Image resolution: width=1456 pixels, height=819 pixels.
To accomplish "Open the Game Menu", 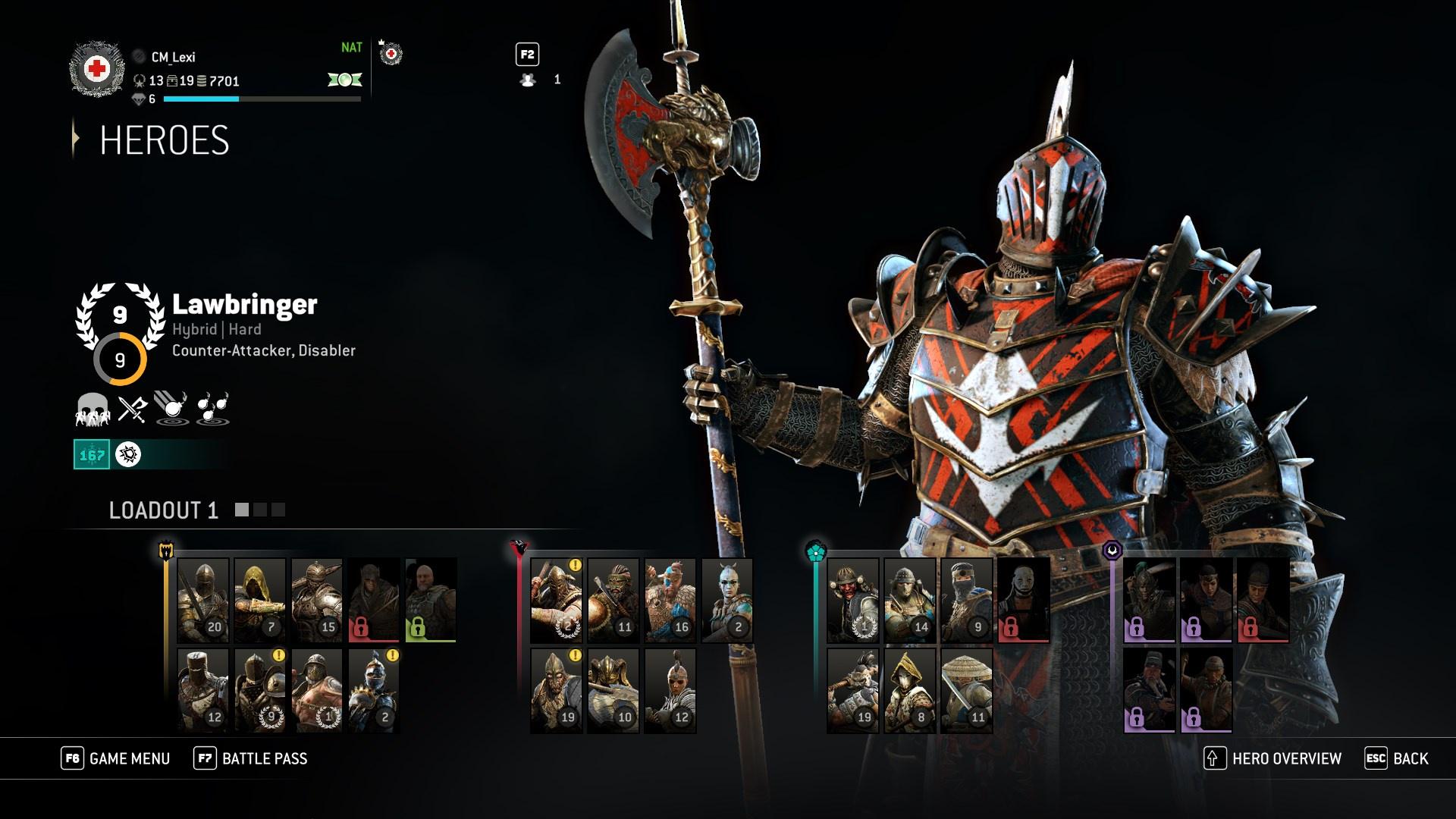I will coord(116,758).
